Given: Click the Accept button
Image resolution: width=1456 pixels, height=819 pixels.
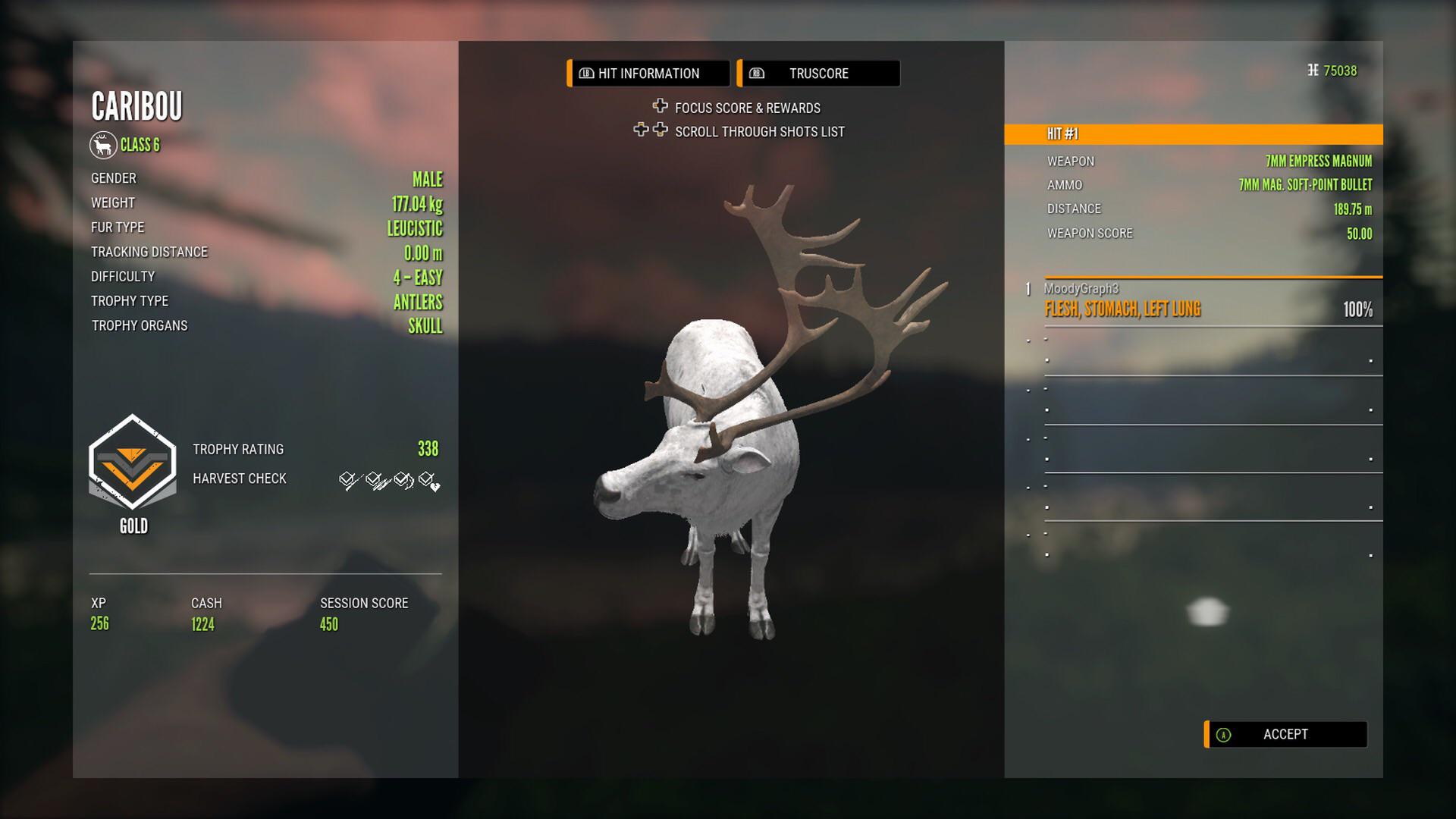Looking at the screenshot, I should pyautogui.click(x=1286, y=734).
